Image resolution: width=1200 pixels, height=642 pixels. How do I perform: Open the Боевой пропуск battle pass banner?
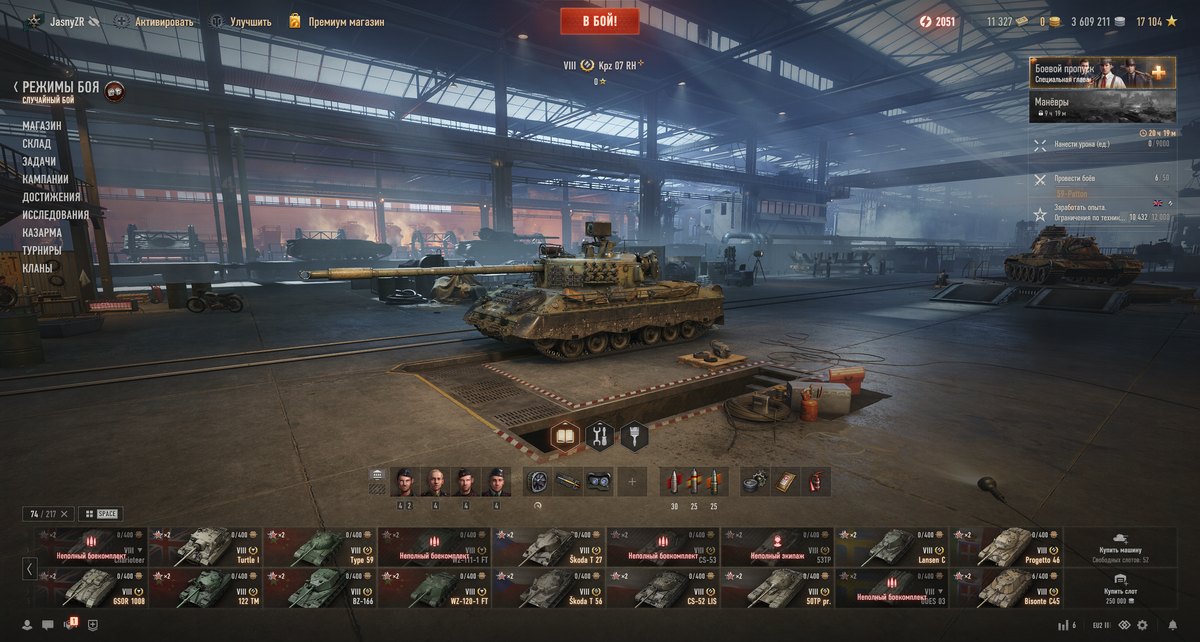pyautogui.click(x=1099, y=73)
